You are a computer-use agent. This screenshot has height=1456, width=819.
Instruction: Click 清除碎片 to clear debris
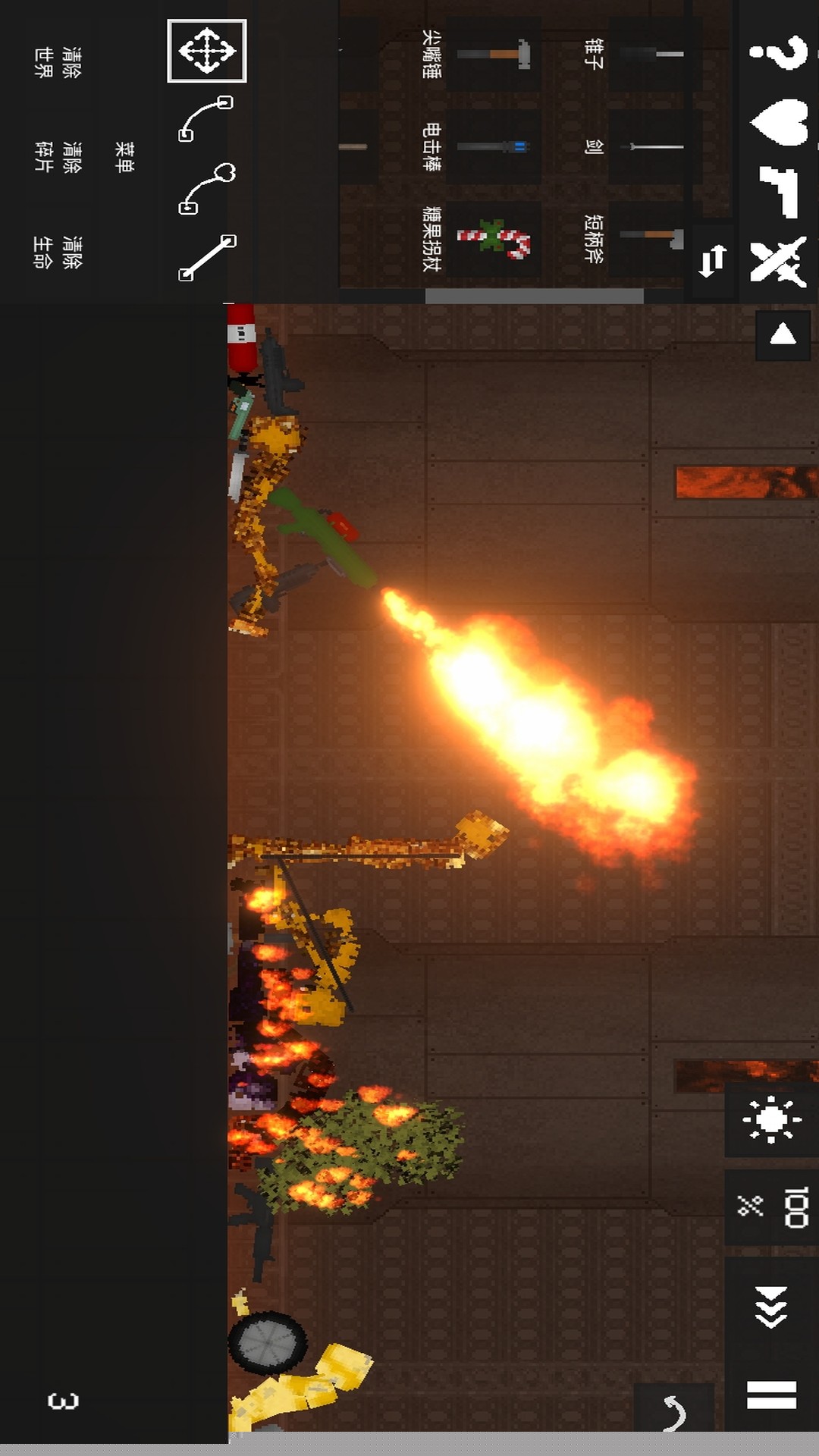coord(58,156)
